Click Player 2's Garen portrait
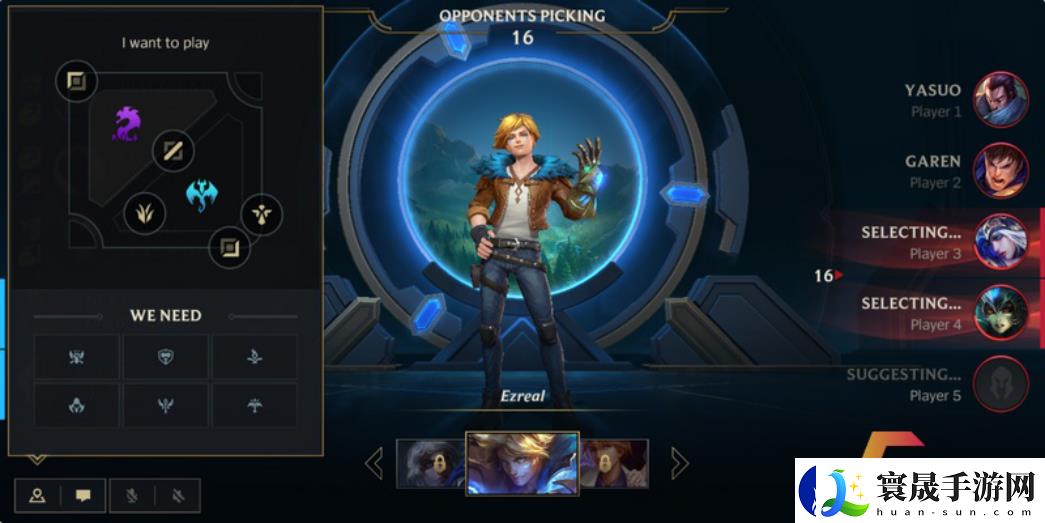 click(x=1001, y=171)
